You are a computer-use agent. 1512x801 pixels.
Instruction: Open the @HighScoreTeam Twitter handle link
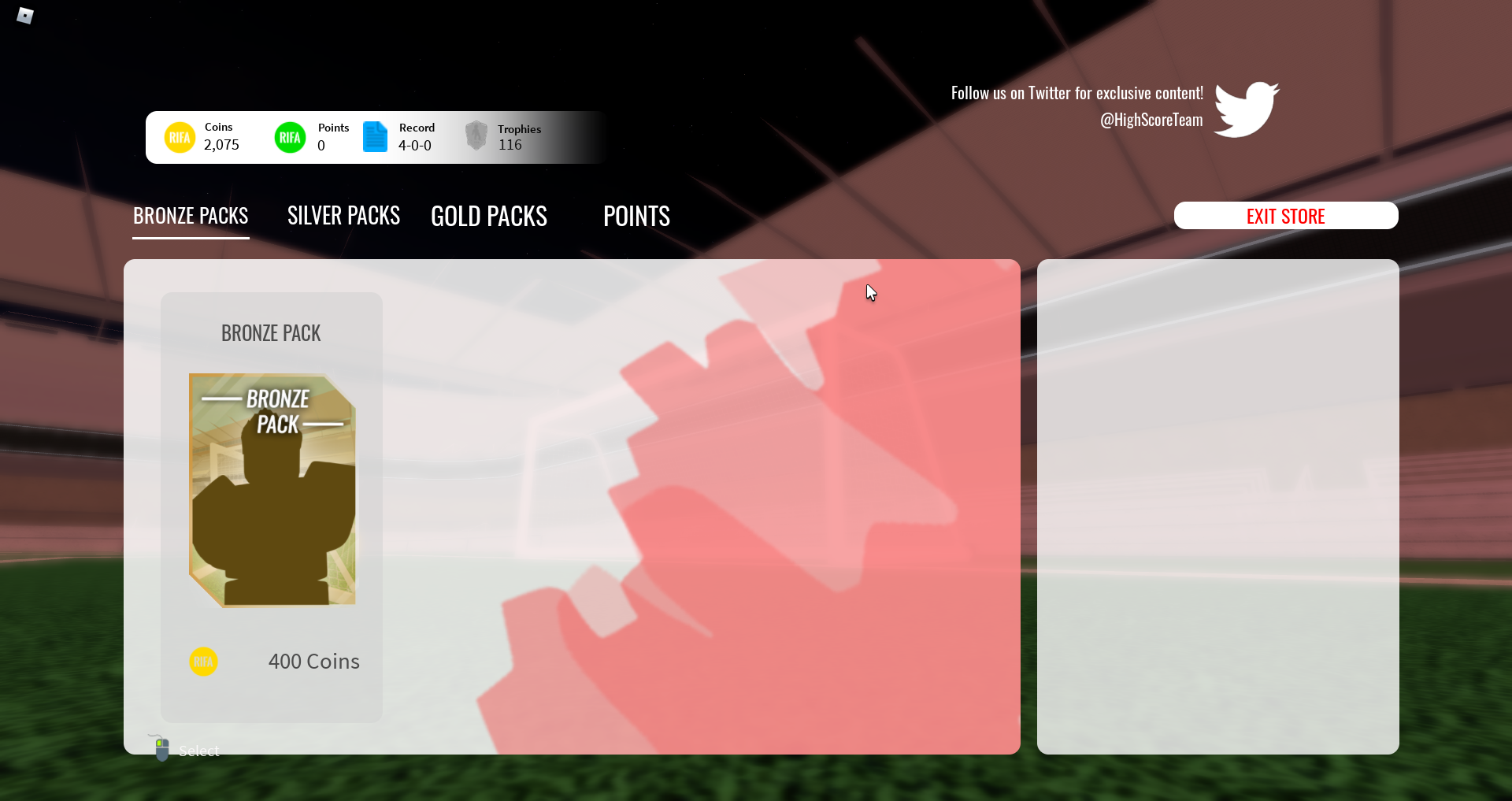(1151, 120)
